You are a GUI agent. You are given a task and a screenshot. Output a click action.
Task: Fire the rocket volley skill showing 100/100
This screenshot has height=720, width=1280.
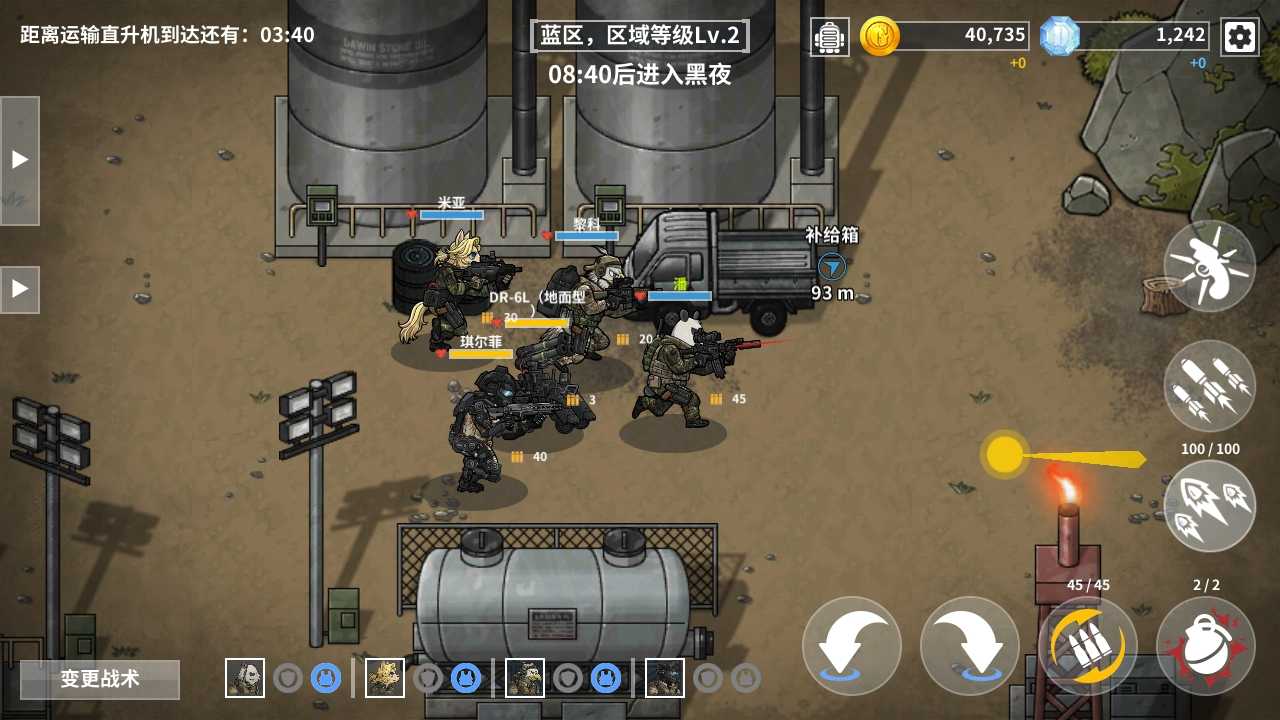click(x=1210, y=506)
